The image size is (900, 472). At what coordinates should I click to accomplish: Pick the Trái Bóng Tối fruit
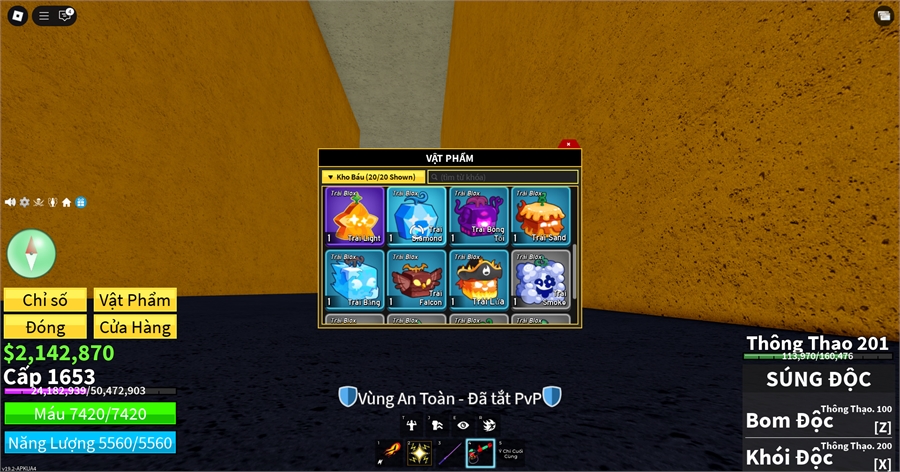(478, 215)
